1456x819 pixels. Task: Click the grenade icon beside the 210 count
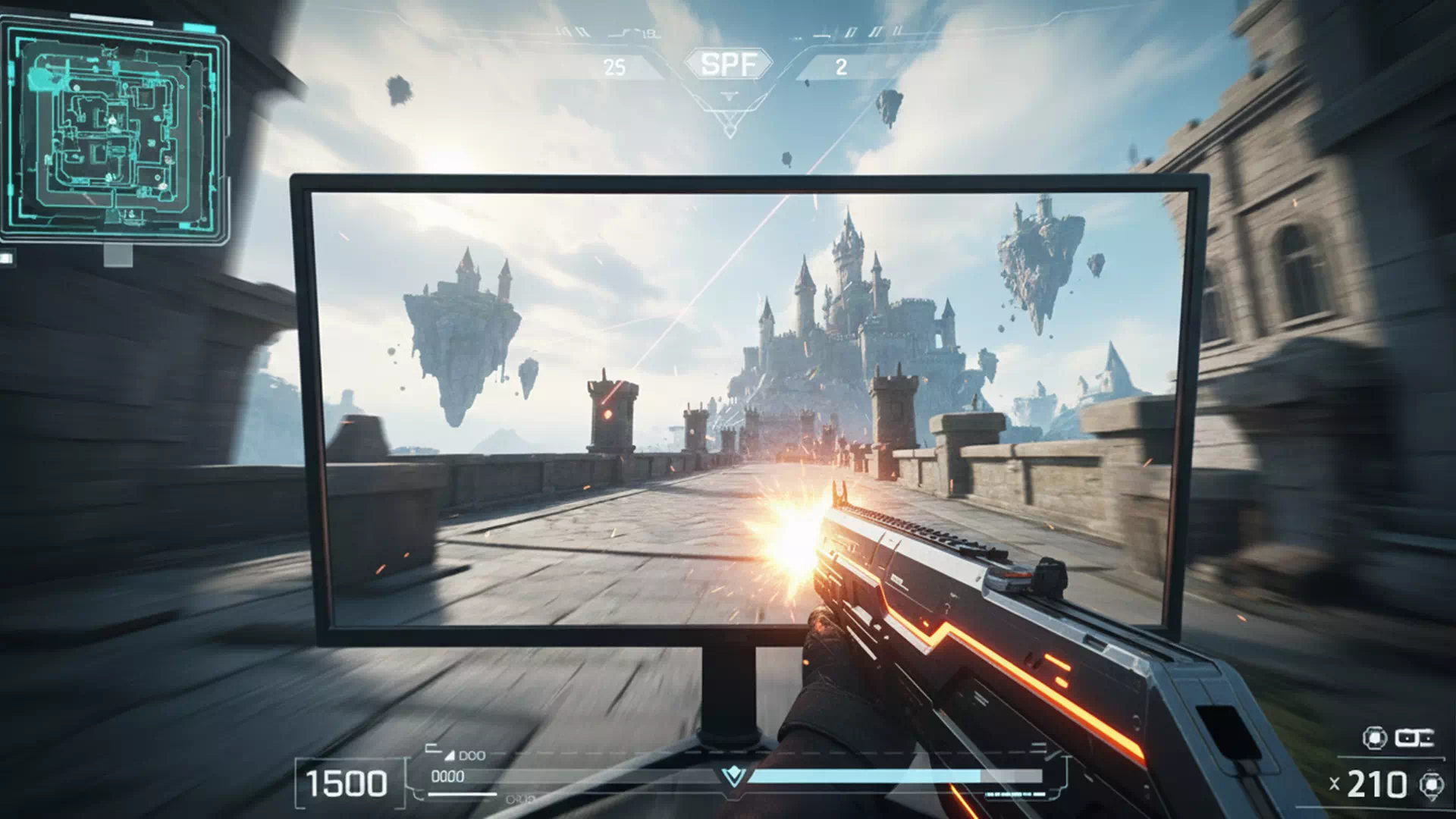1431,785
